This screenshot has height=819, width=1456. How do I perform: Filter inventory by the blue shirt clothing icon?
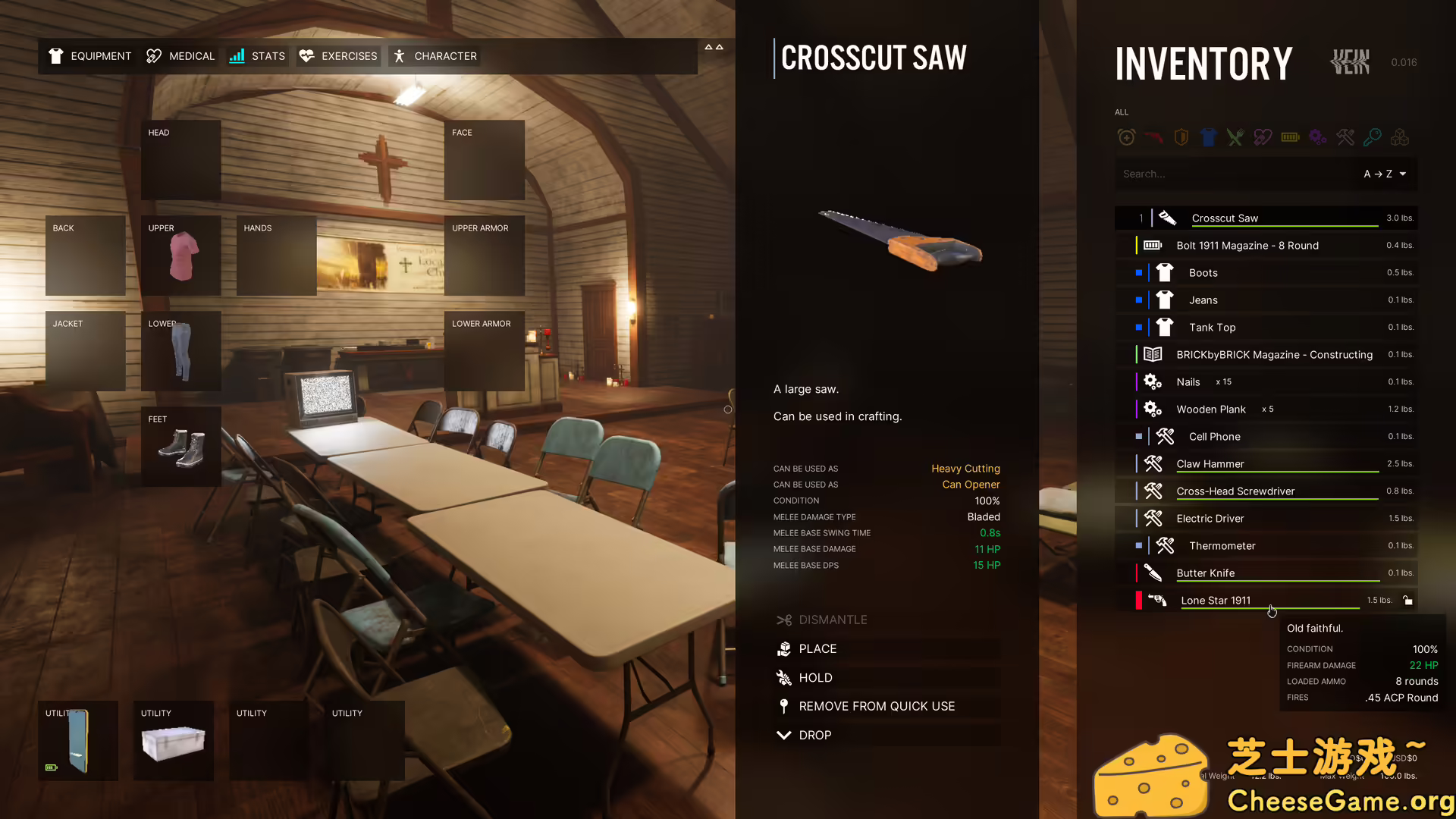click(x=1208, y=137)
